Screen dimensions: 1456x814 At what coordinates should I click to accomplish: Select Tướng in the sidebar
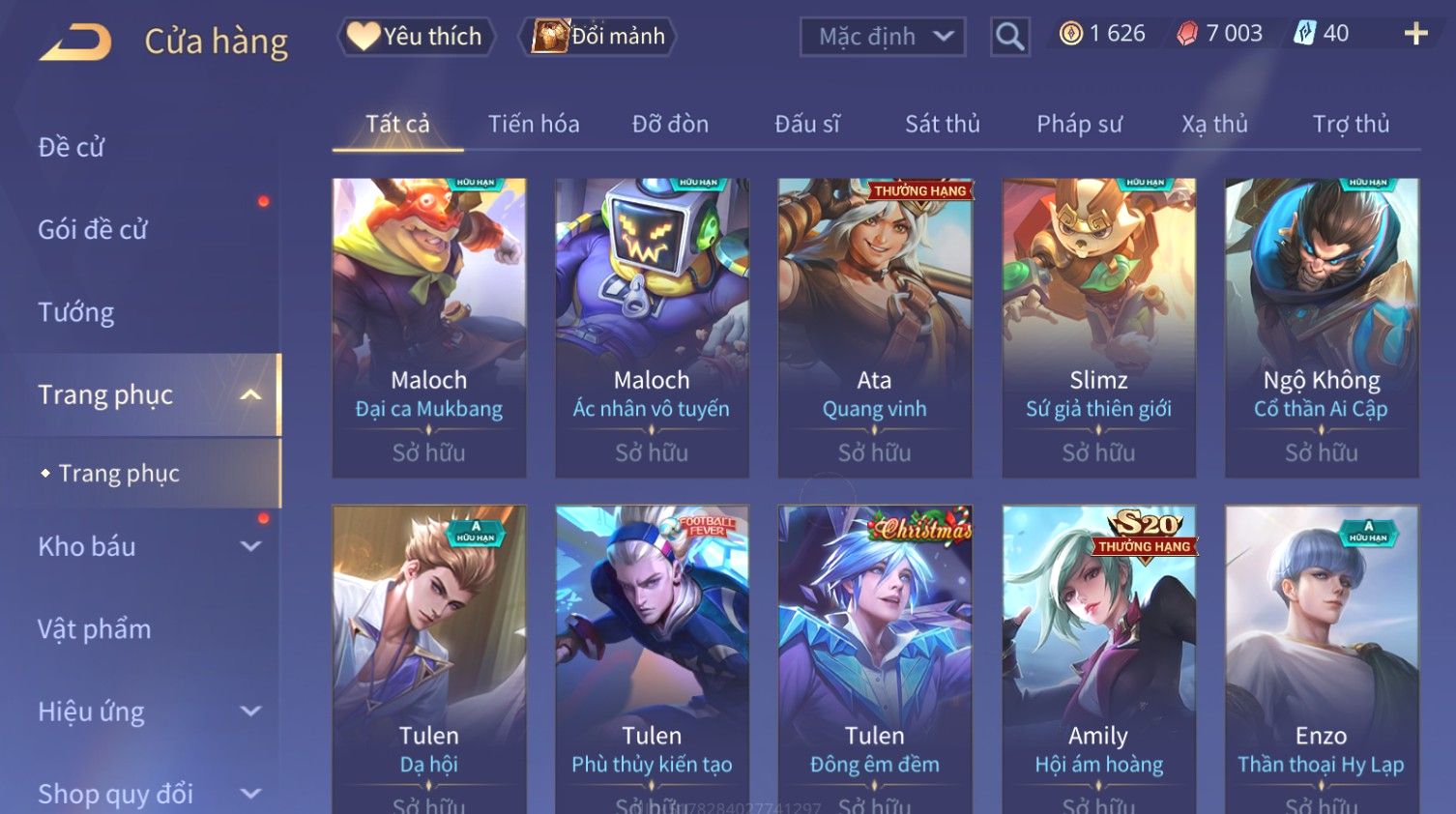tap(76, 312)
